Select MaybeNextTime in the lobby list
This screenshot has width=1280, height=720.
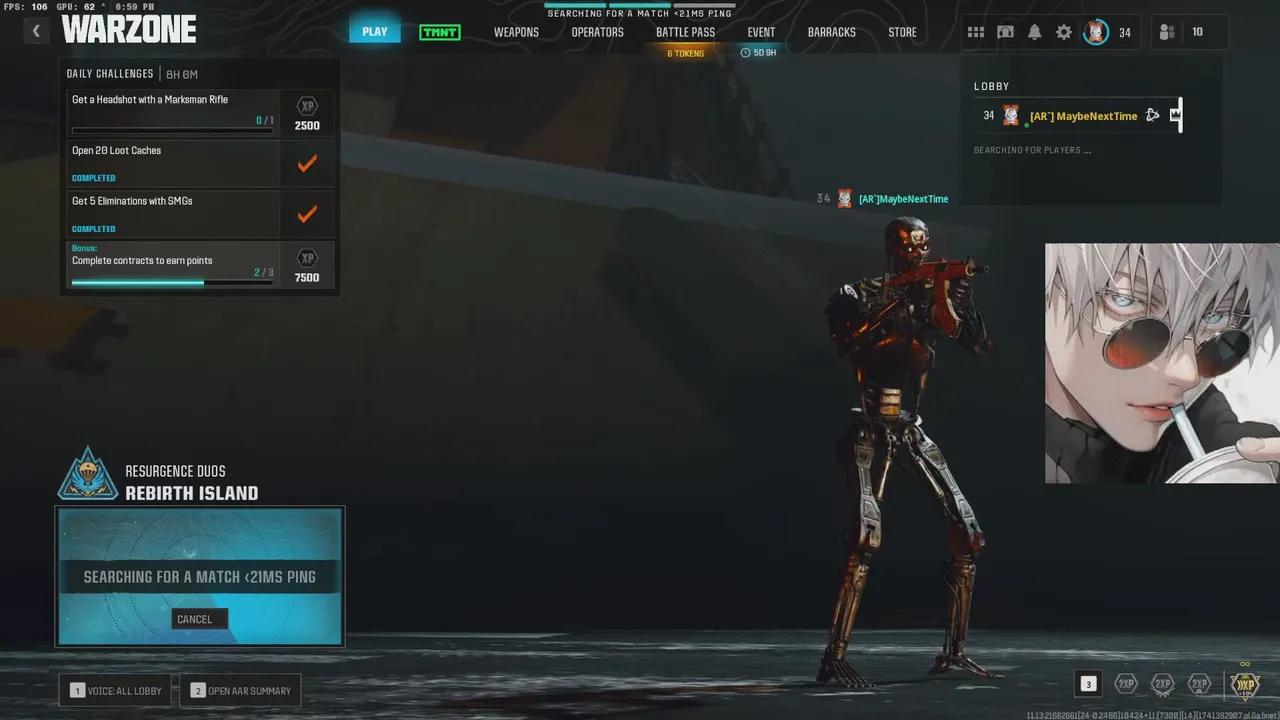[1083, 116]
